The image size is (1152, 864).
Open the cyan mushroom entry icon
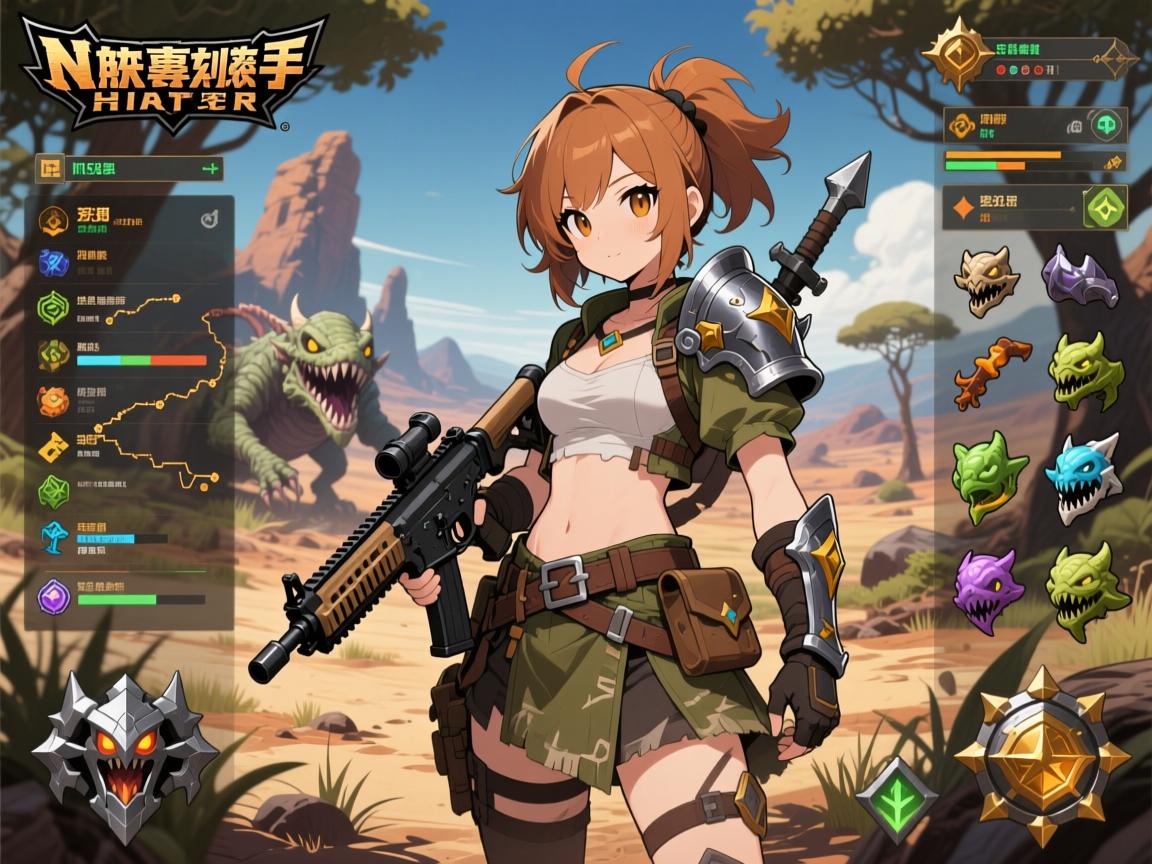click(53, 537)
